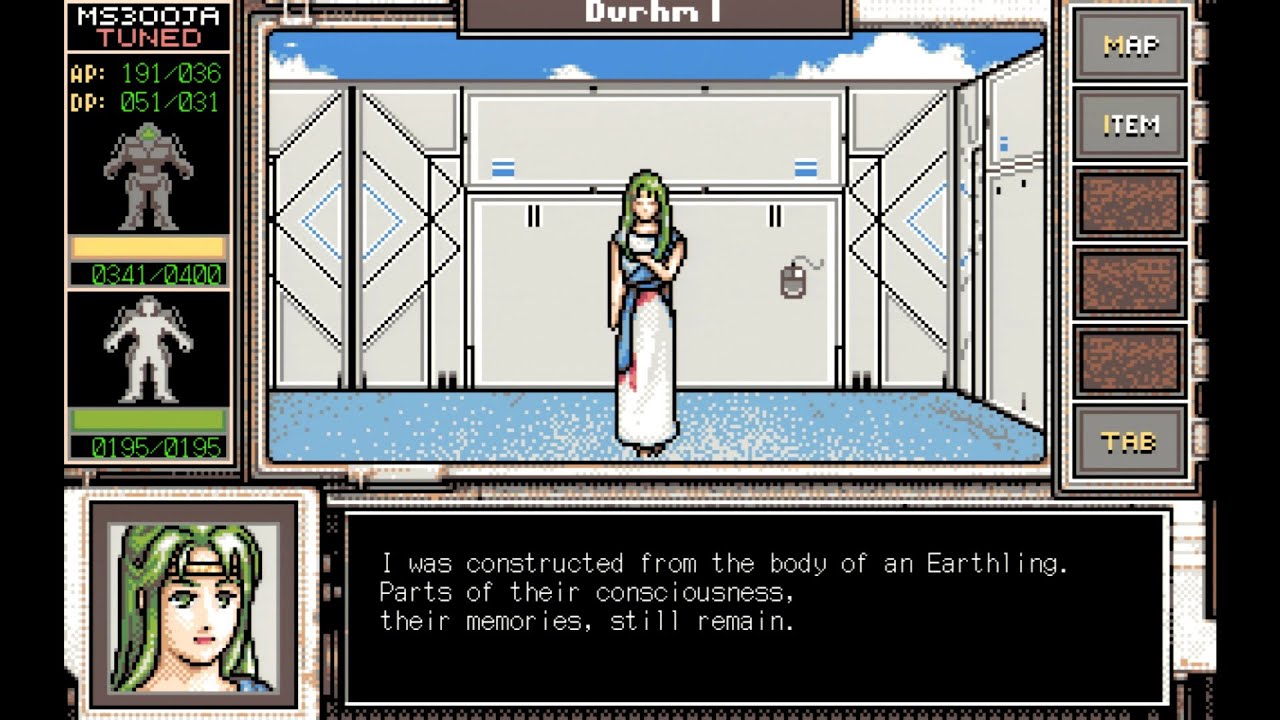Screen dimensions: 1280x720
Task: Advance the dialogue text box
Action: [x=757, y=607]
